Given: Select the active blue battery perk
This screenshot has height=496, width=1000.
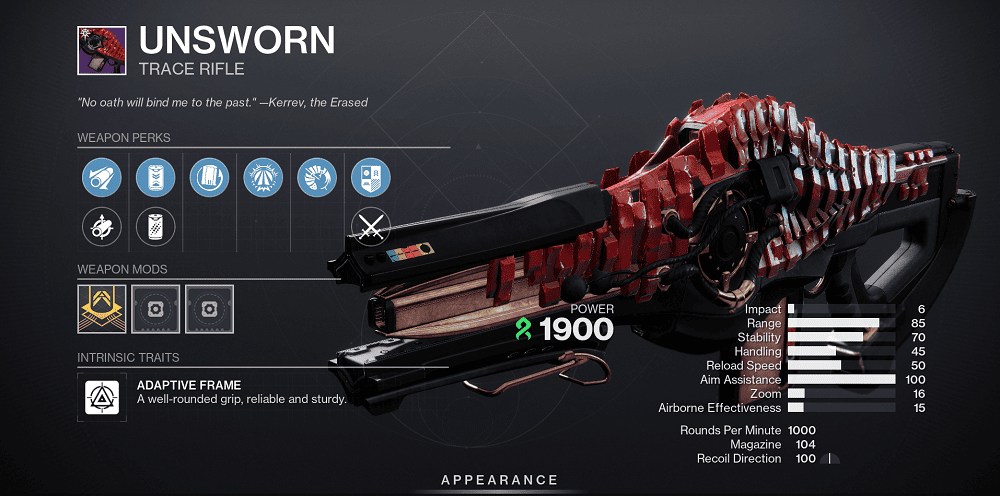Looking at the screenshot, I should coord(155,178).
